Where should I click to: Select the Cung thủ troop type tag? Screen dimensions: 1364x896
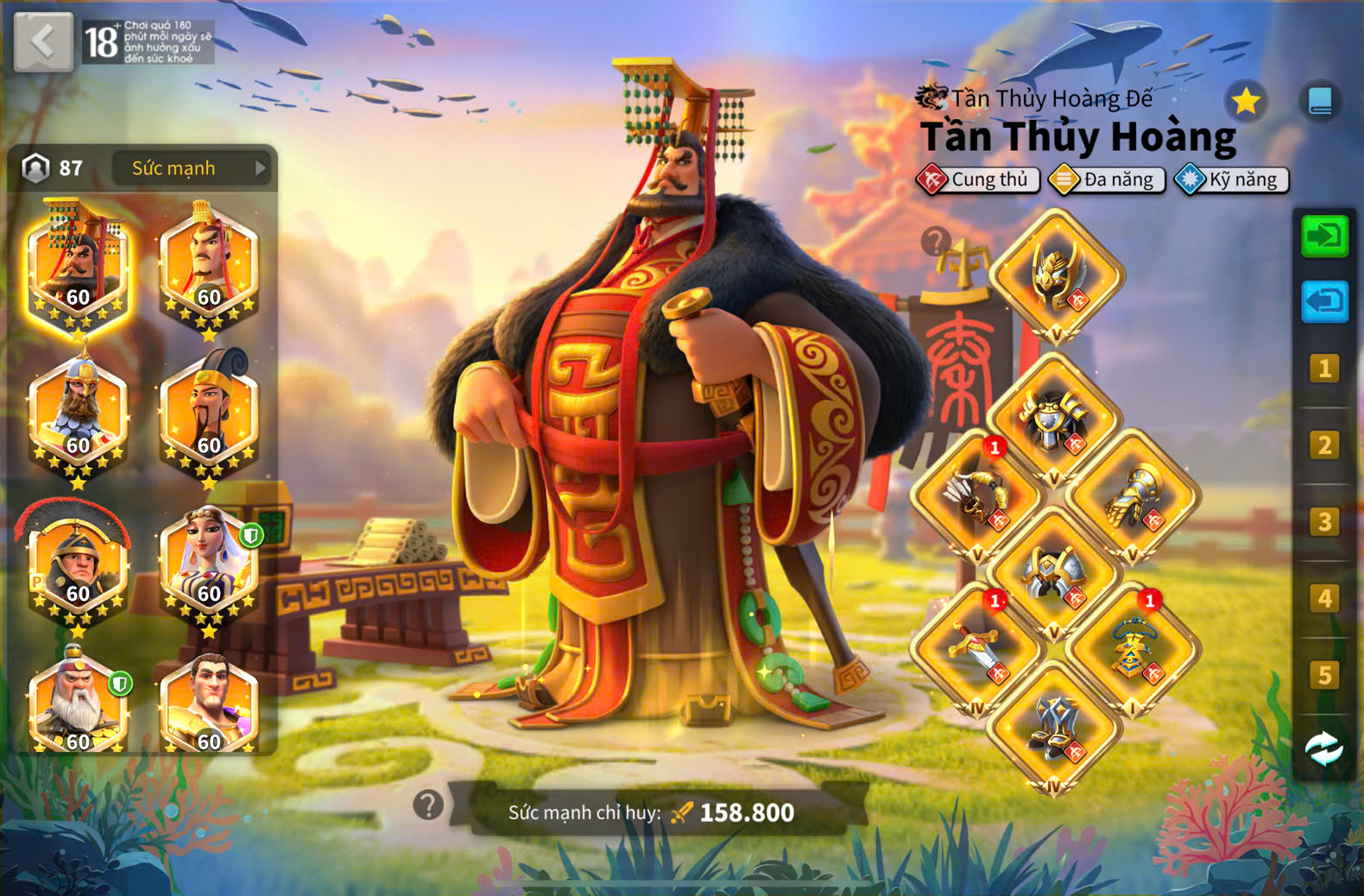point(976,180)
